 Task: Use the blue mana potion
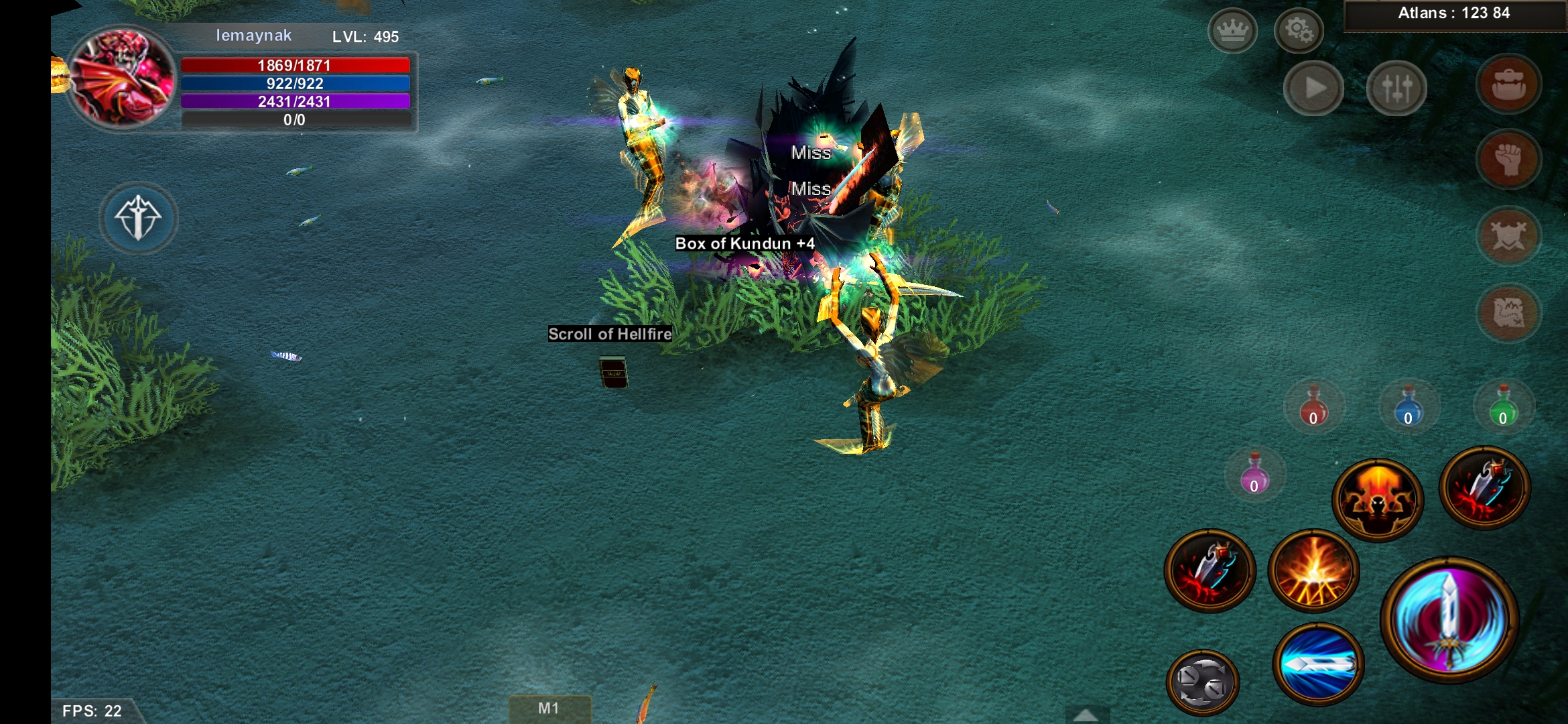pos(1408,407)
